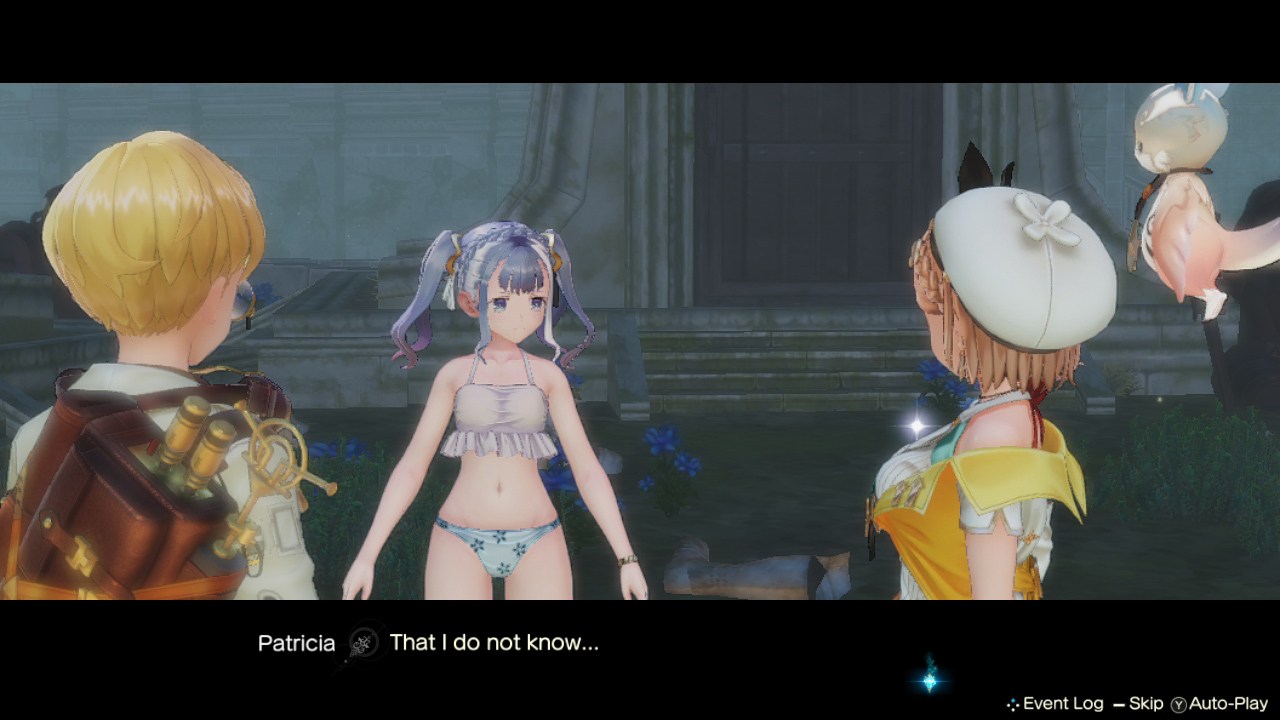This screenshot has width=1280, height=720.
Task: Click Patricia's name to expand character info
Action: 297,644
